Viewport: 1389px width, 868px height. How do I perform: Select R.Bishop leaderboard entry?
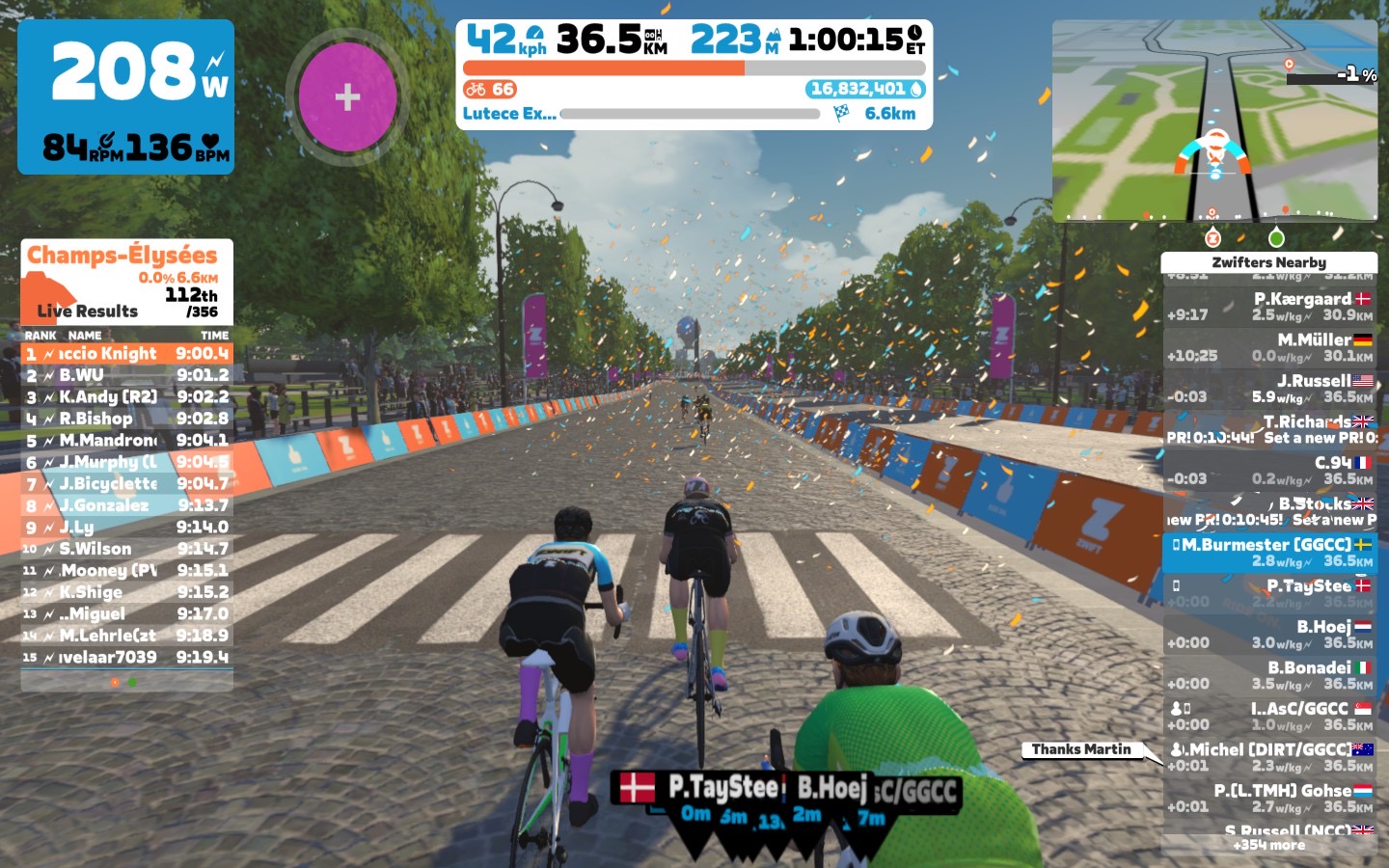click(126, 419)
